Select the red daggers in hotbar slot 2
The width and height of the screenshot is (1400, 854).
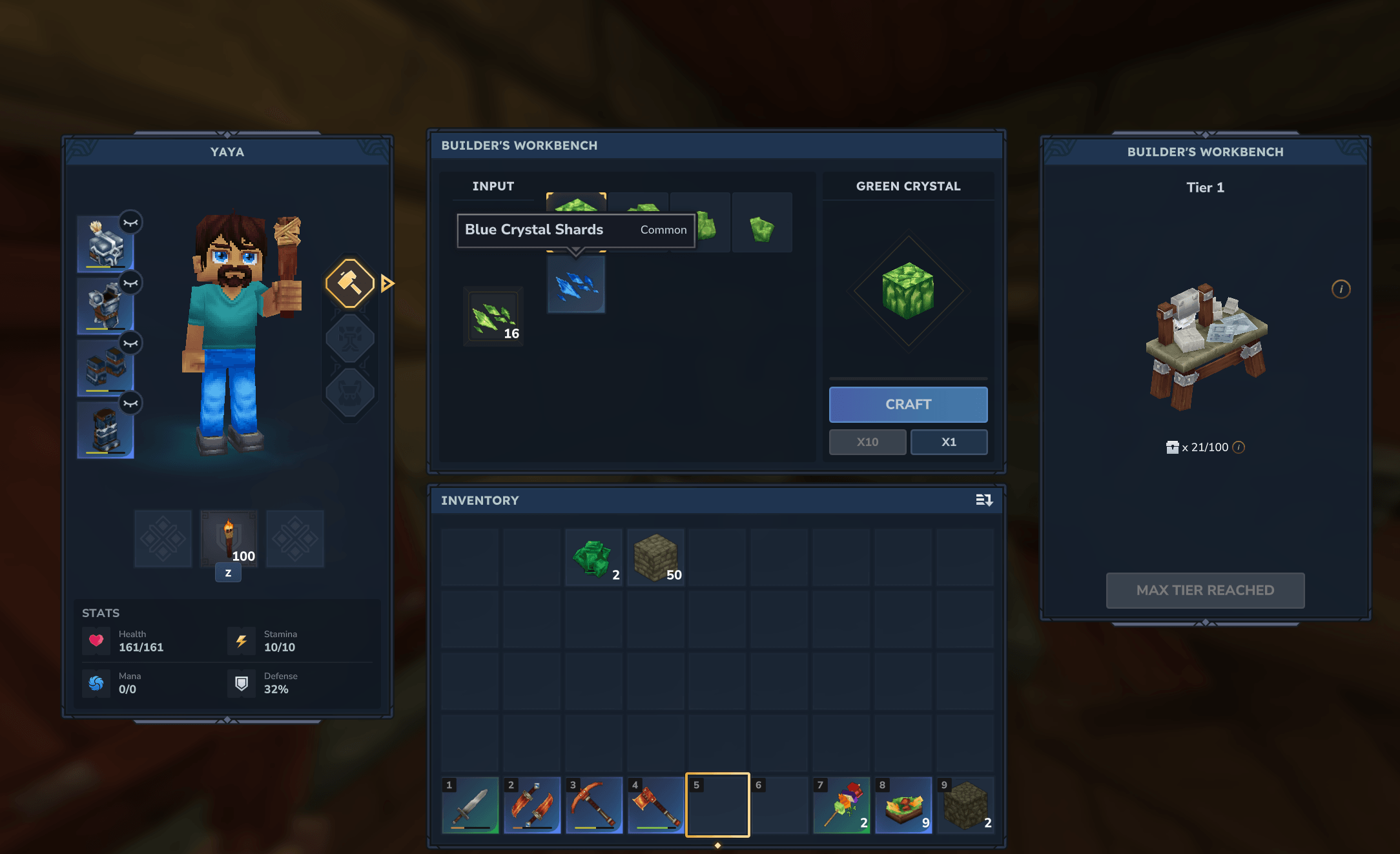pyautogui.click(x=532, y=806)
